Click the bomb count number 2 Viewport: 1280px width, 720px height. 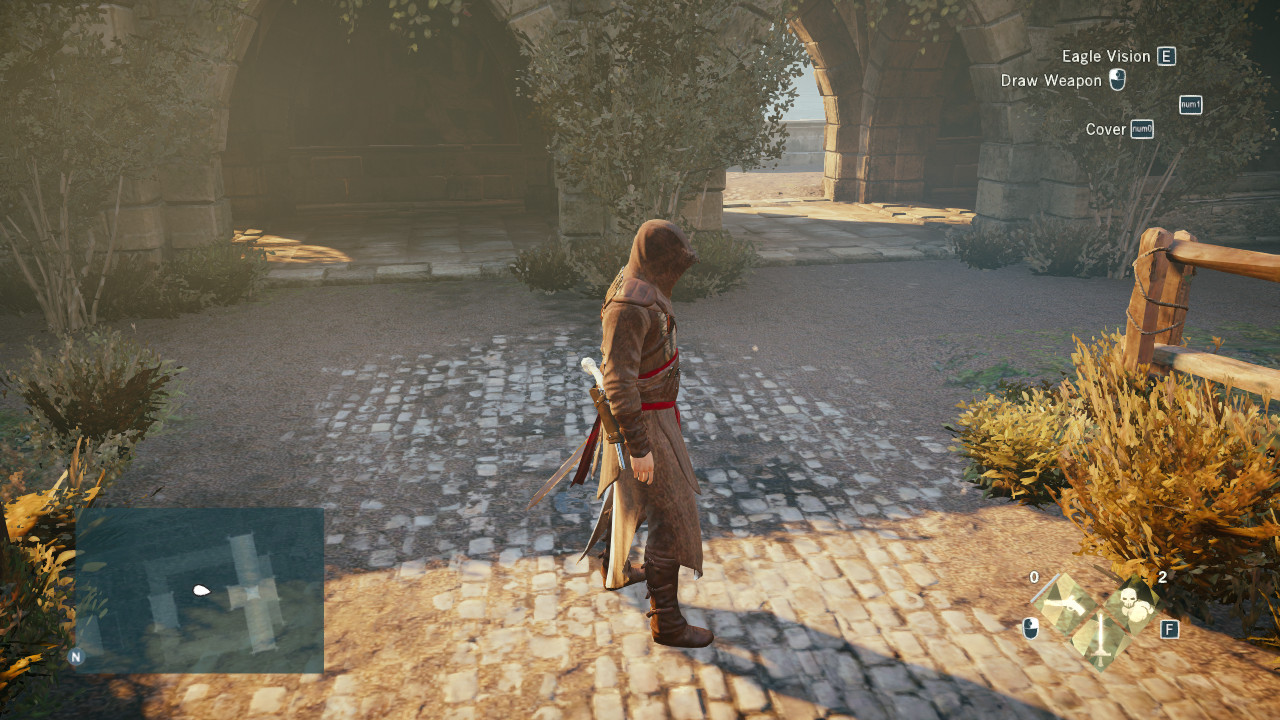pyautogui.click(x=1162, y=577)
